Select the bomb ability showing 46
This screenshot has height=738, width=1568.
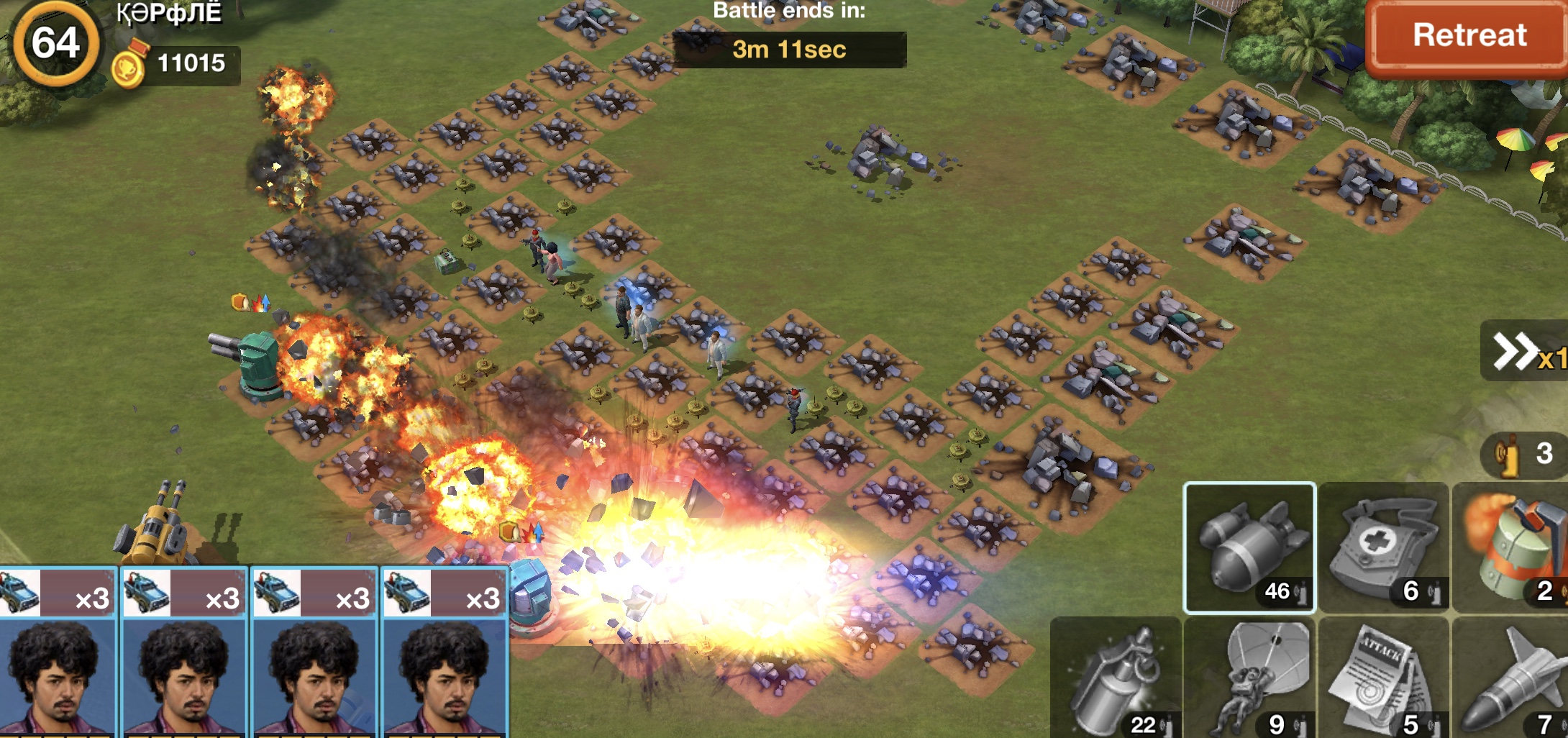1249,548
